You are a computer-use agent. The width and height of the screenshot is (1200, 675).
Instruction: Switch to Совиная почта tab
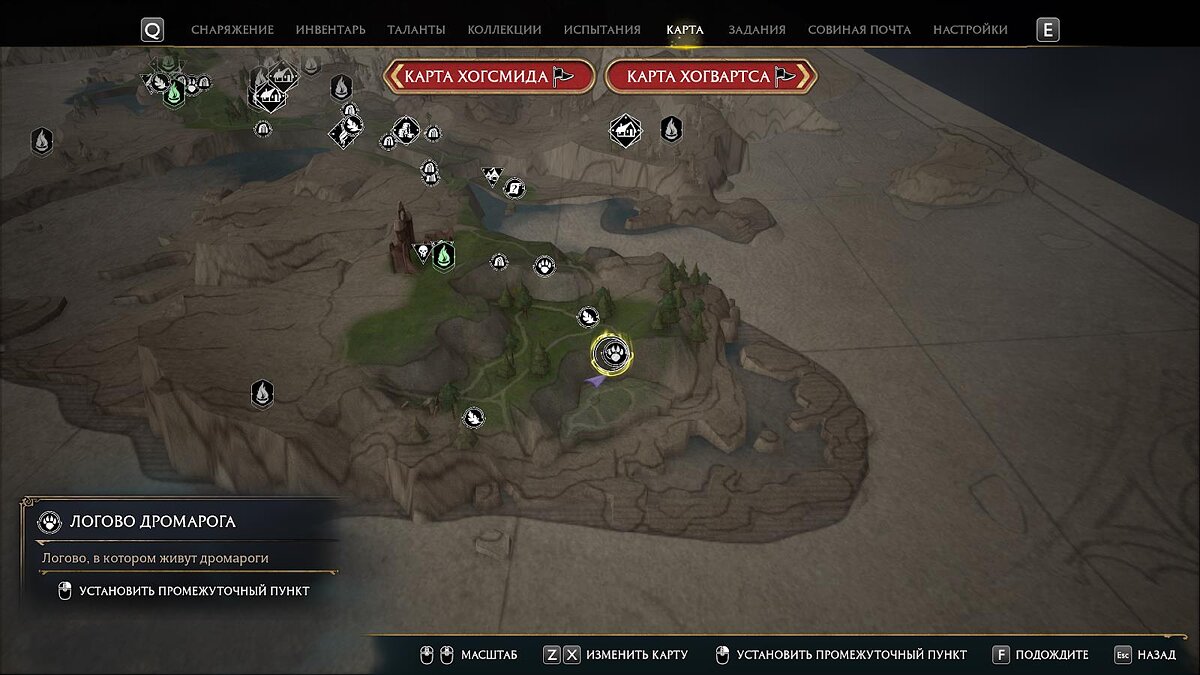coord(859,30)
